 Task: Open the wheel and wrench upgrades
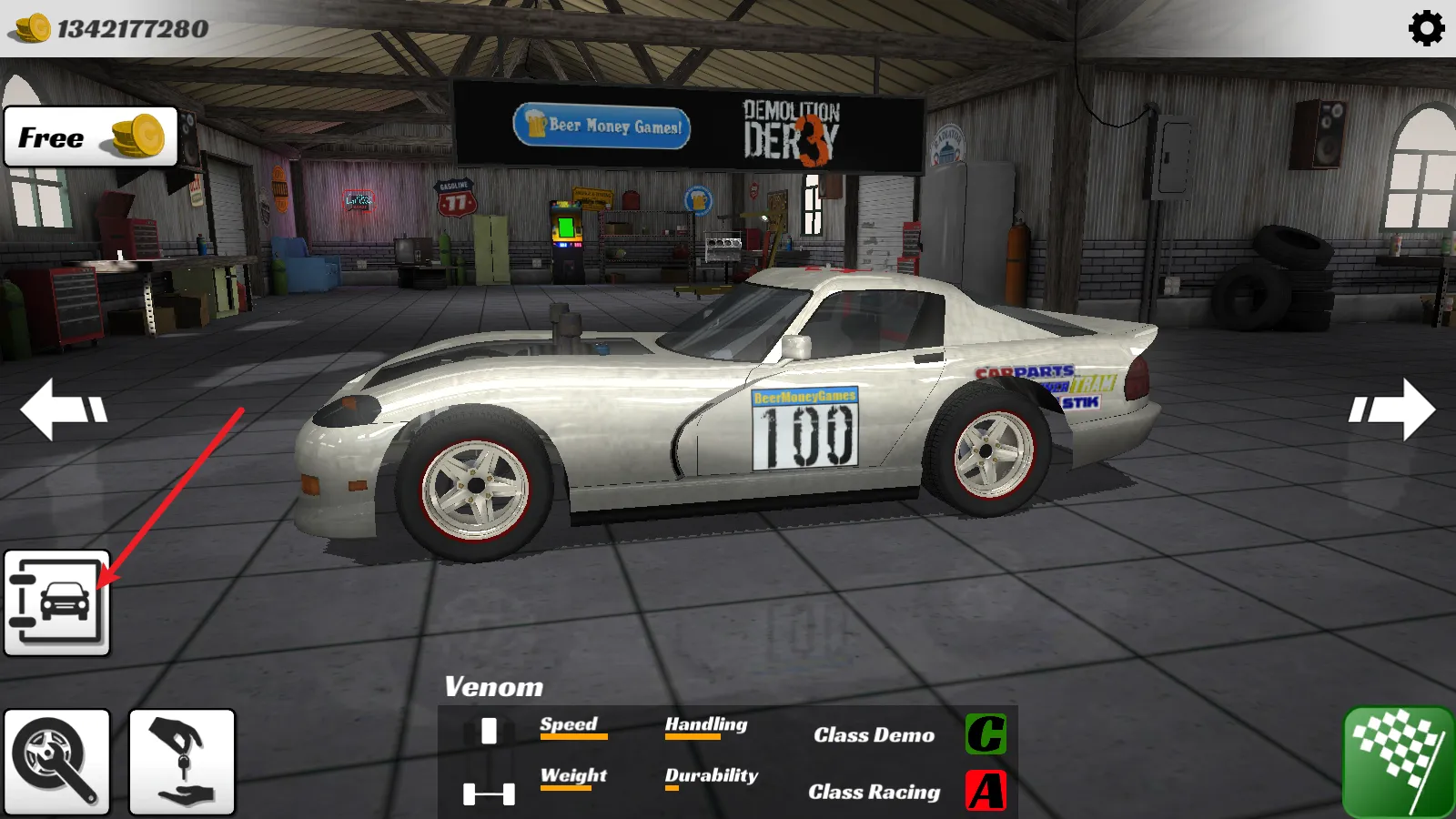(56, 762)
